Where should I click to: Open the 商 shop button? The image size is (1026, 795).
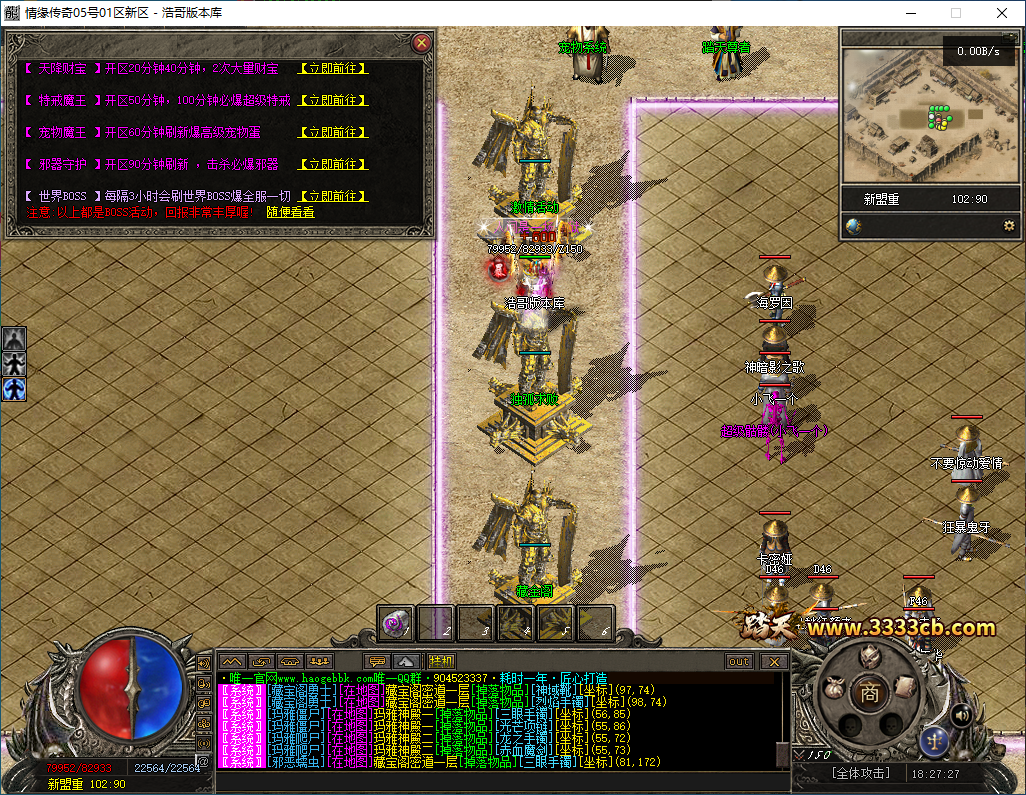(x=871, y=691)
